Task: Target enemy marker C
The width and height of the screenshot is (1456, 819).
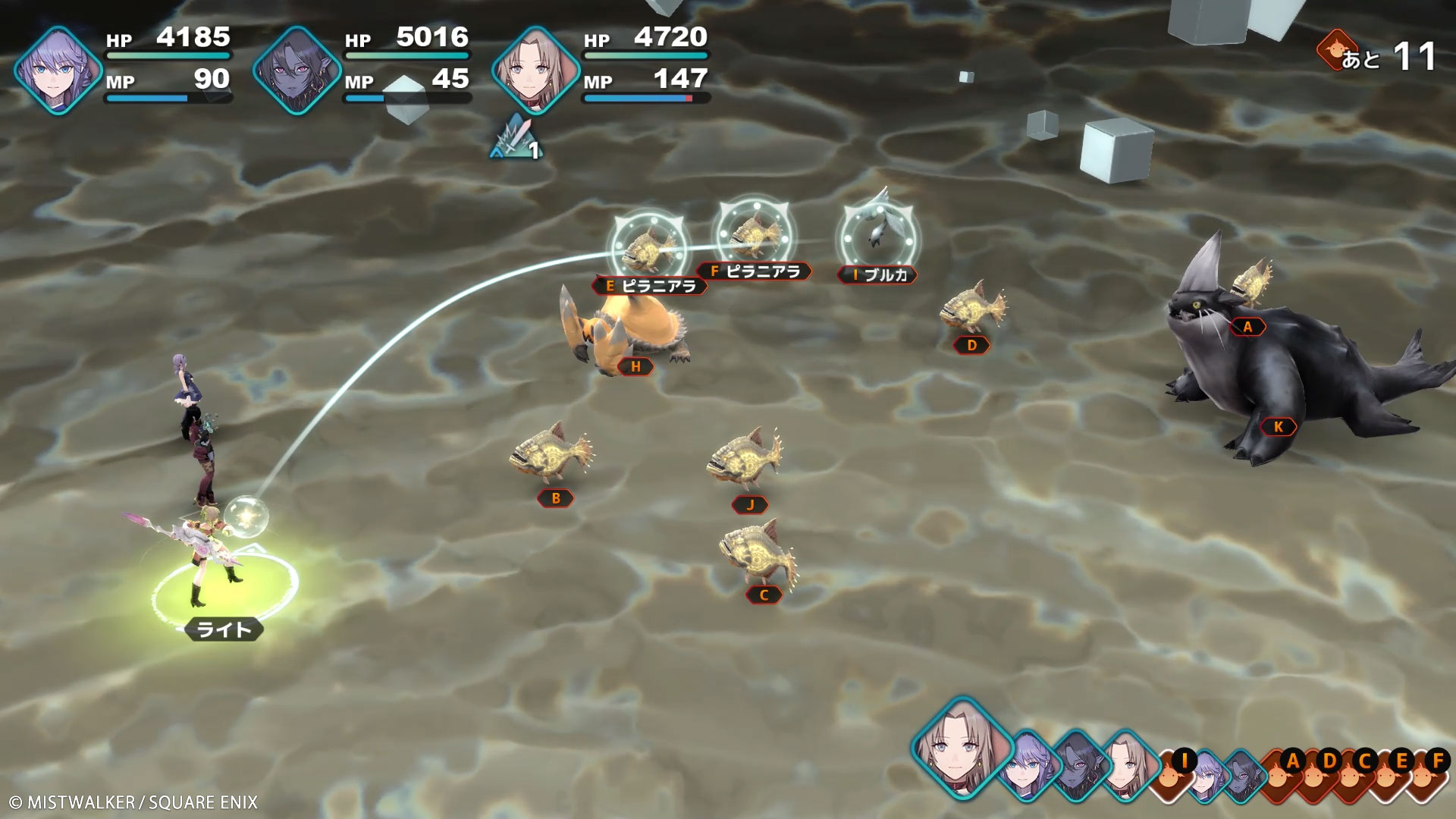Action: (764, 595)
